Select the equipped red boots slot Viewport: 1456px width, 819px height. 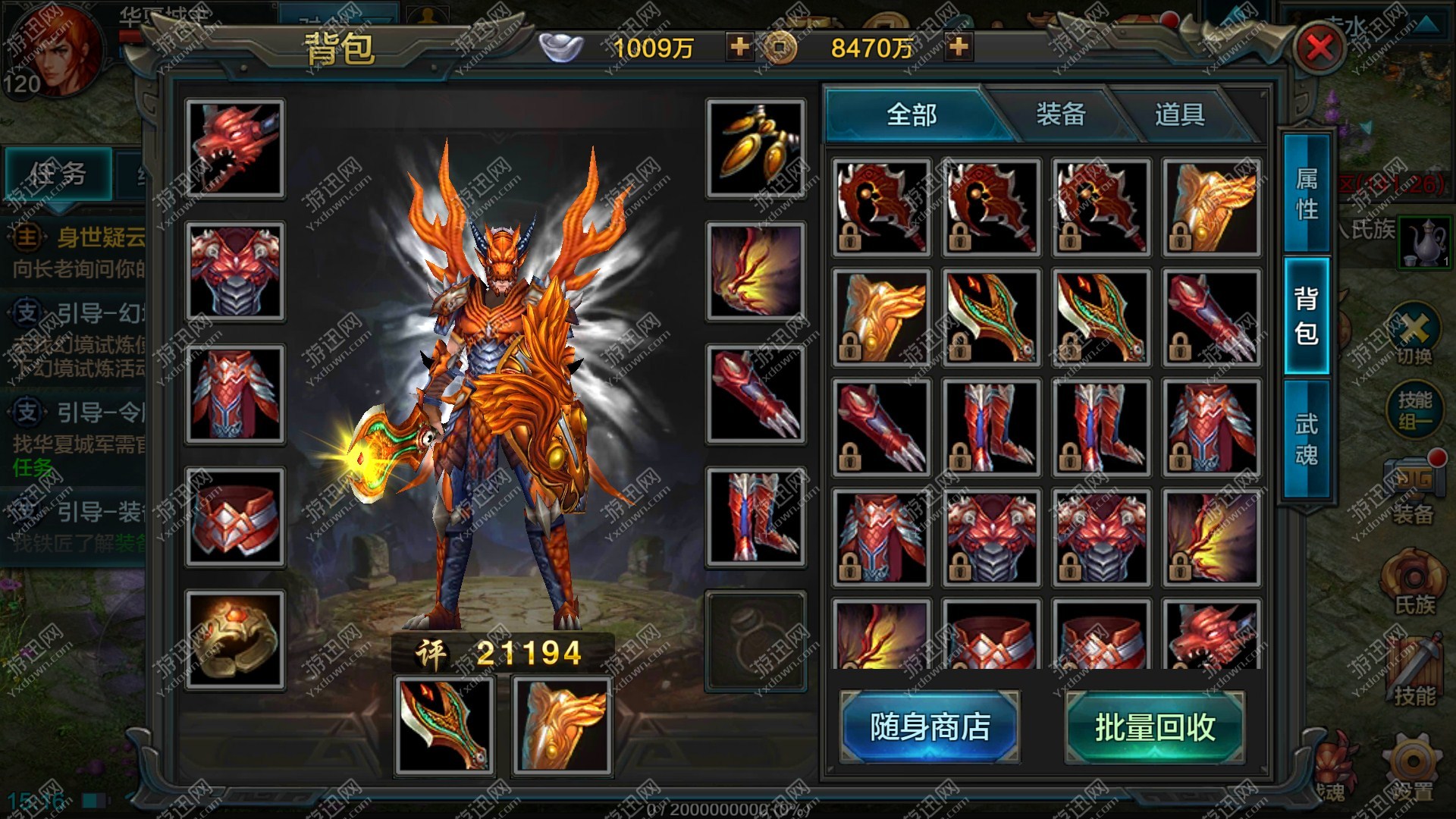pyautogui.click(x=755, y=517)
